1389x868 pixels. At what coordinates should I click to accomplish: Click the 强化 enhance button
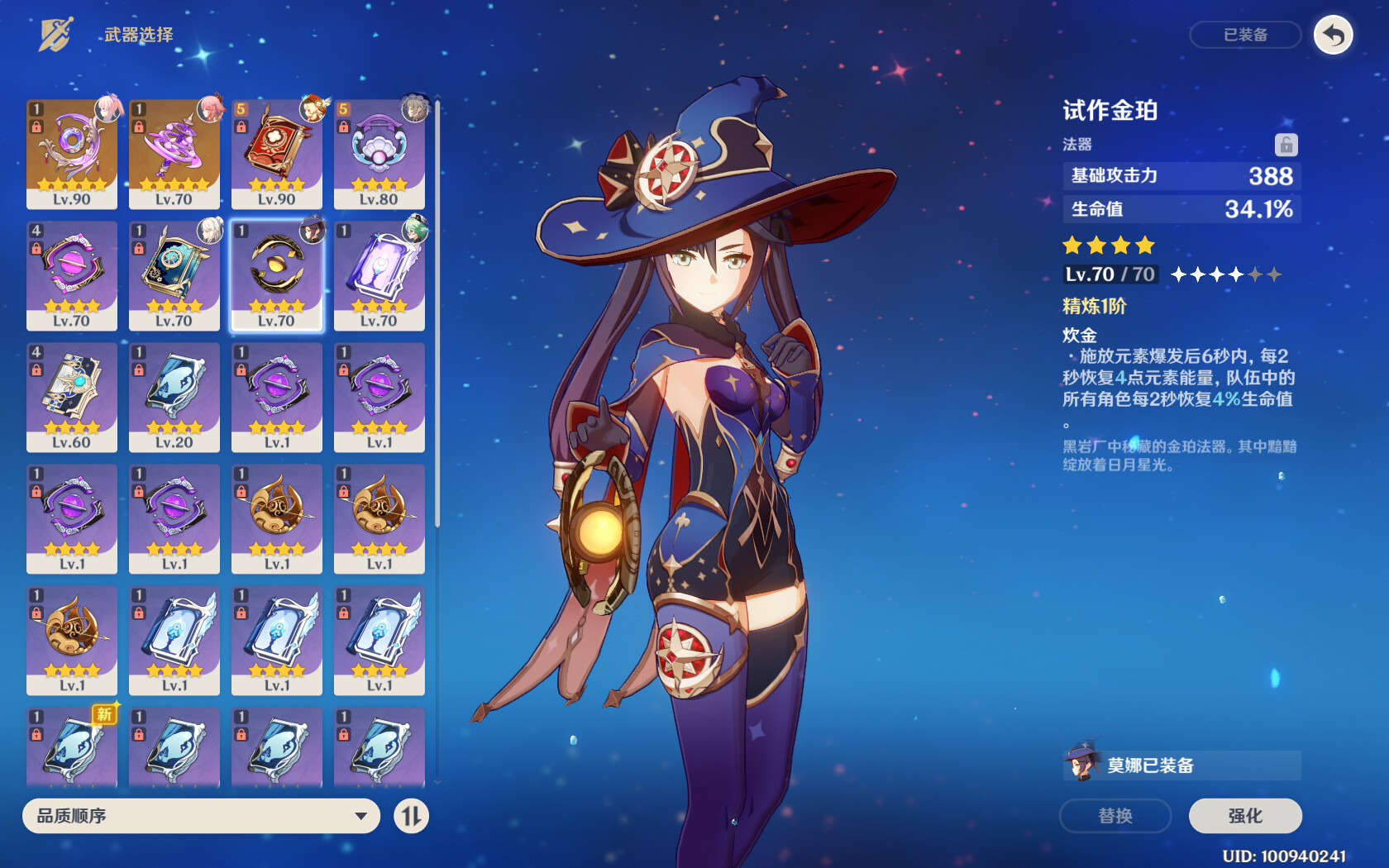pos(1243,816)
